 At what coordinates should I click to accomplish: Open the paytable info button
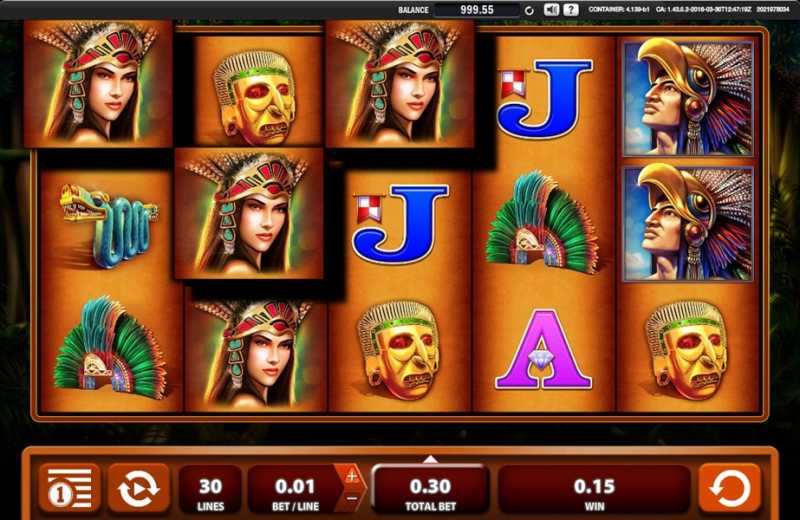(69, 488)
